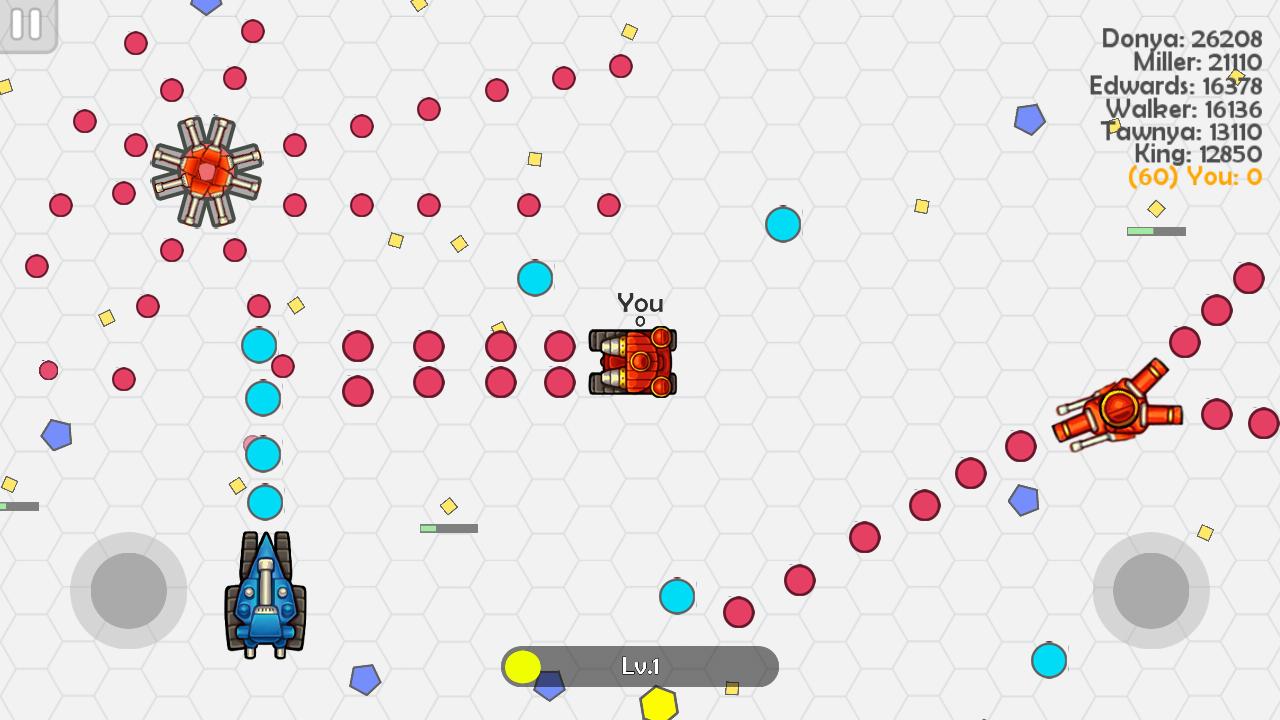Click the left movement joystick
Viewport: 1280px width, 720px height.
click(128, 590)
